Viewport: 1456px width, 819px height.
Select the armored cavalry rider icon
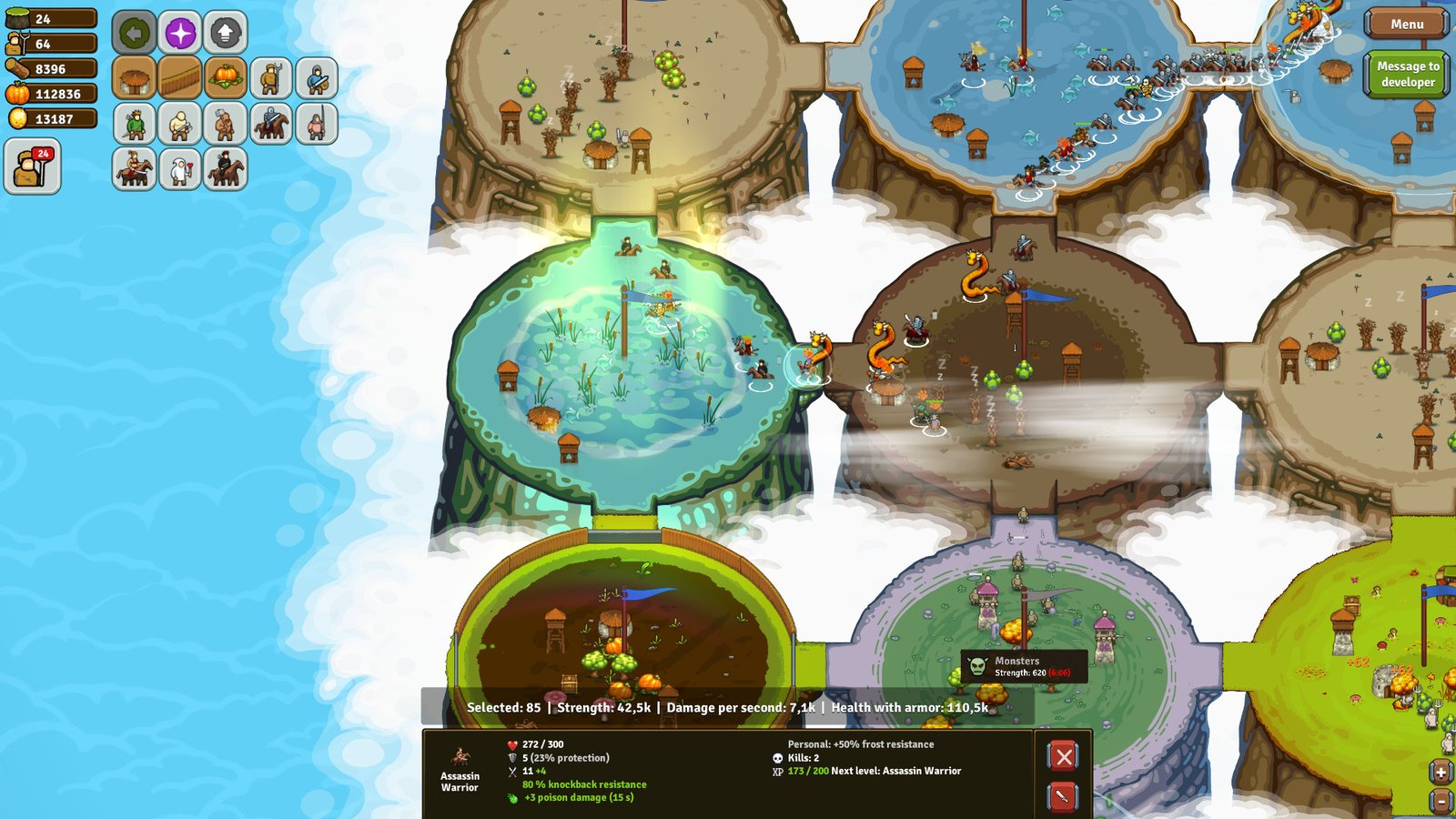[x=272, y=125]
